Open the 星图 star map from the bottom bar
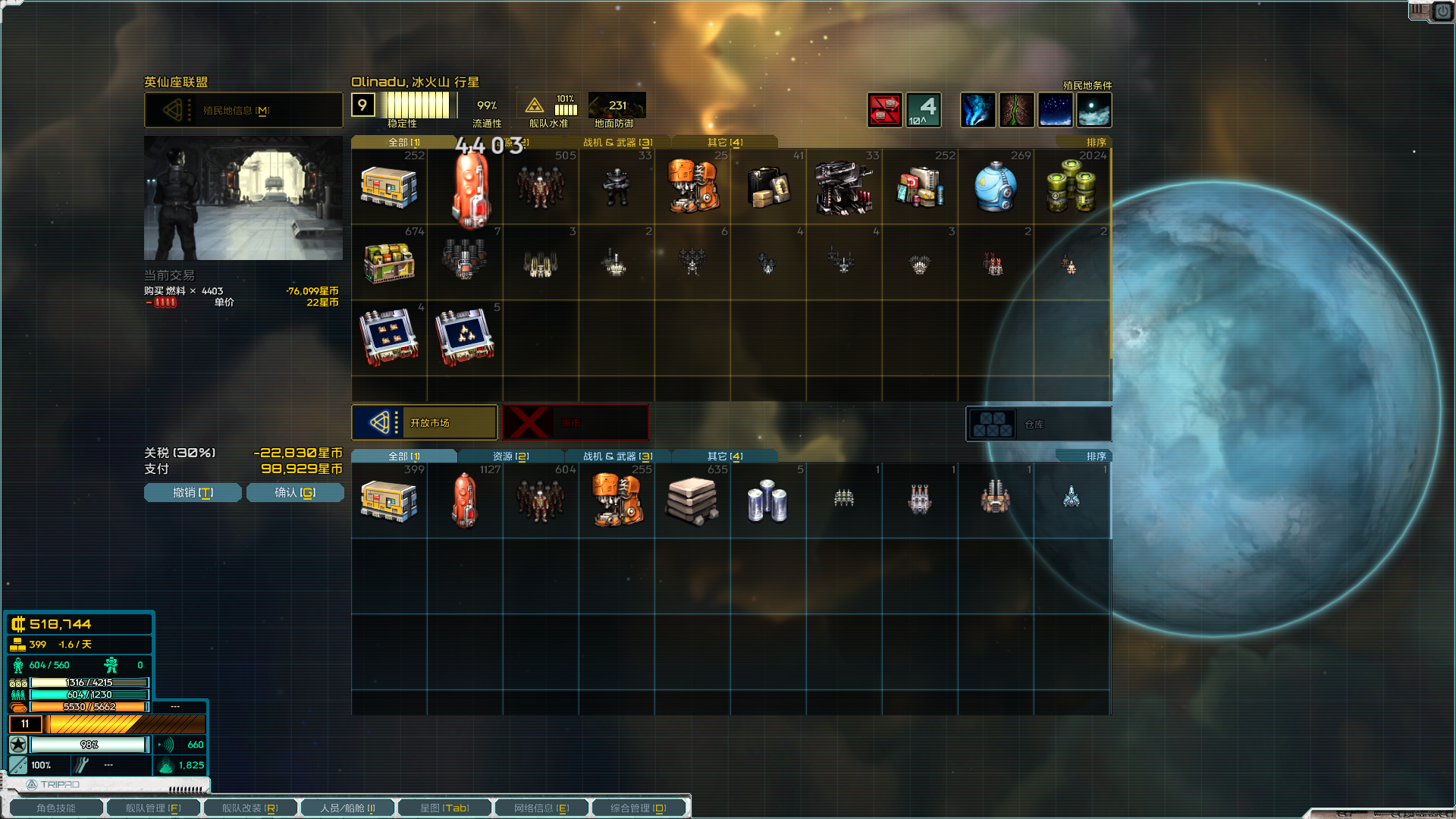Image resolution: width=1456 pixels, height=819 pixels. (x=444, y=807)
